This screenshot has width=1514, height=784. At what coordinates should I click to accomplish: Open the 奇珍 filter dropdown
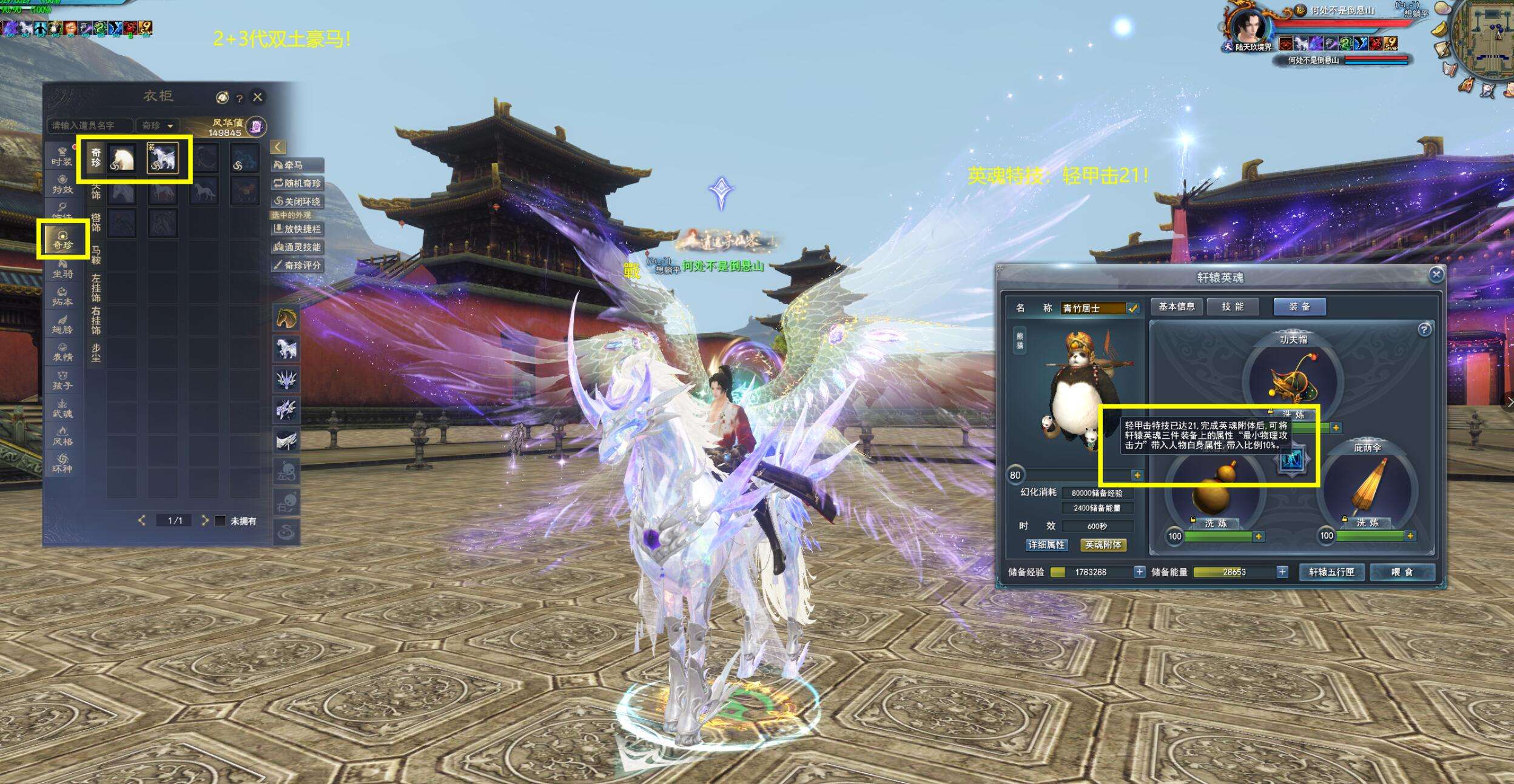tap(158, 126)
